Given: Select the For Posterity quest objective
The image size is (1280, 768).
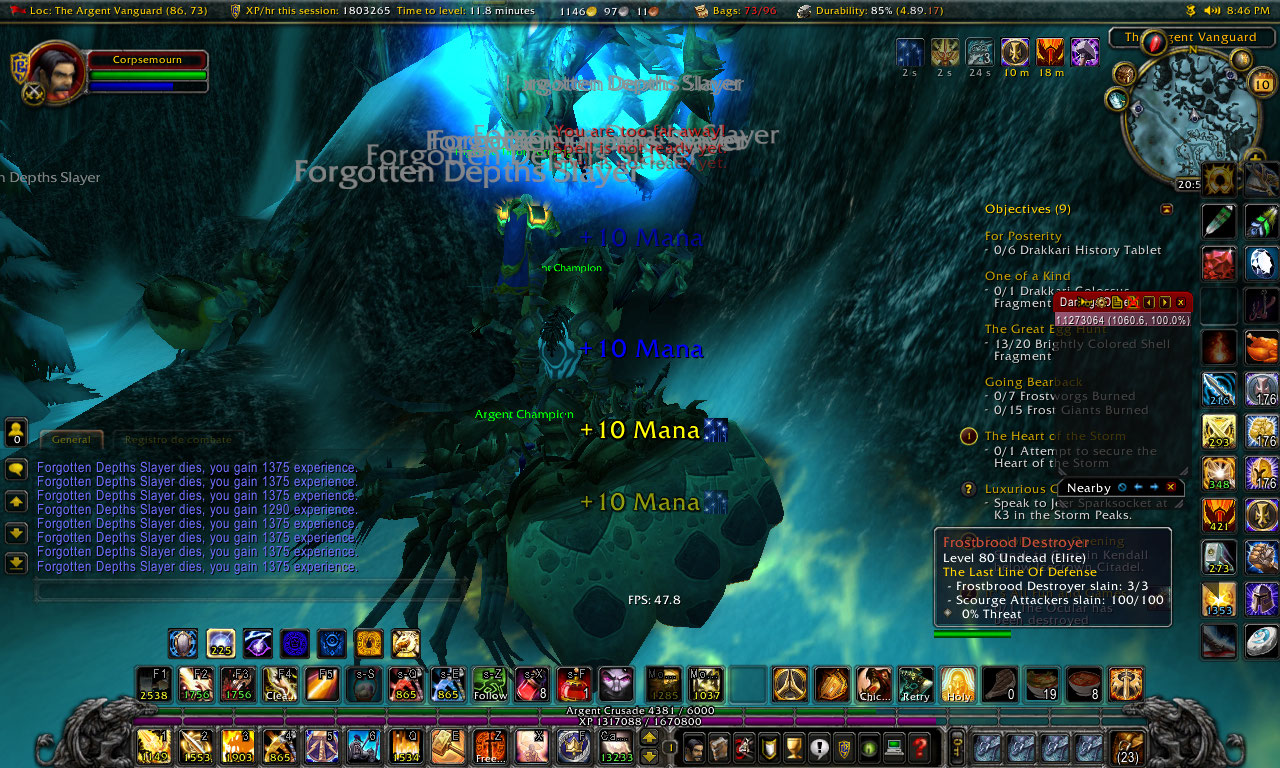Looking at the screenshot, I should 1023,236.
